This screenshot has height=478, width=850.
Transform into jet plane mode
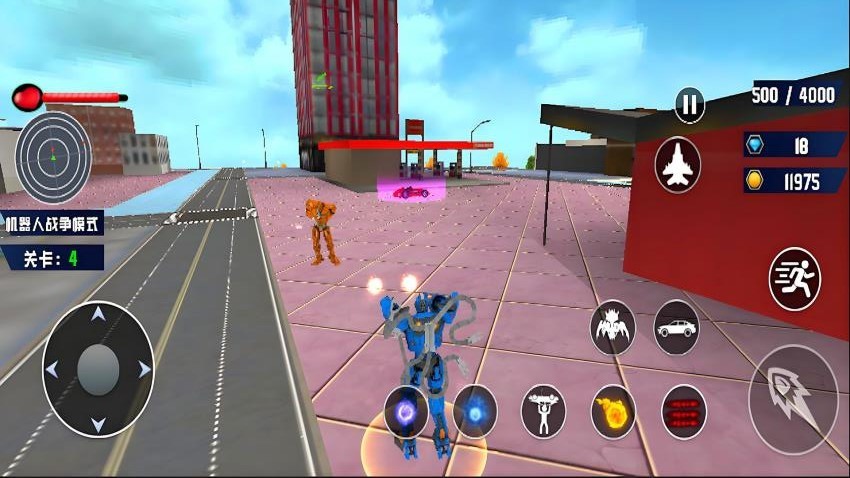(677, 165)
